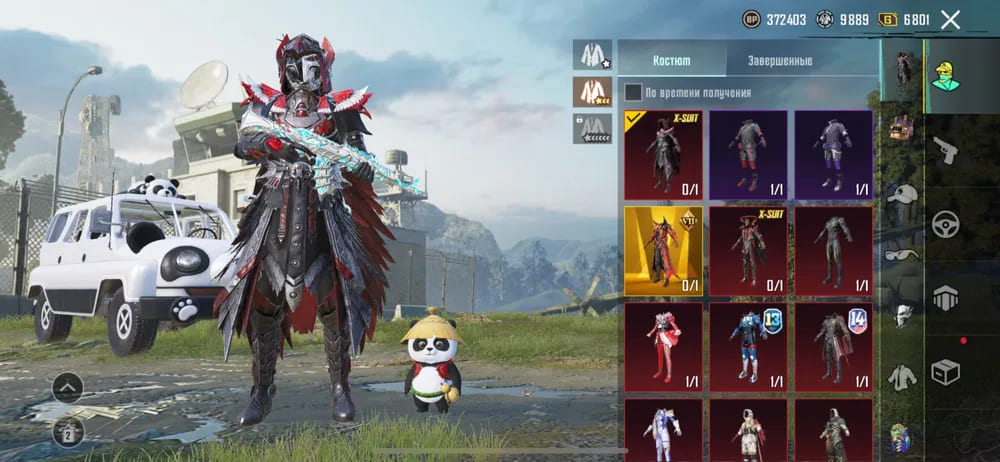Select the first outfit preset with the star
The height and width of the screenshot is (462, 1000).
click(x=592, y=55)
